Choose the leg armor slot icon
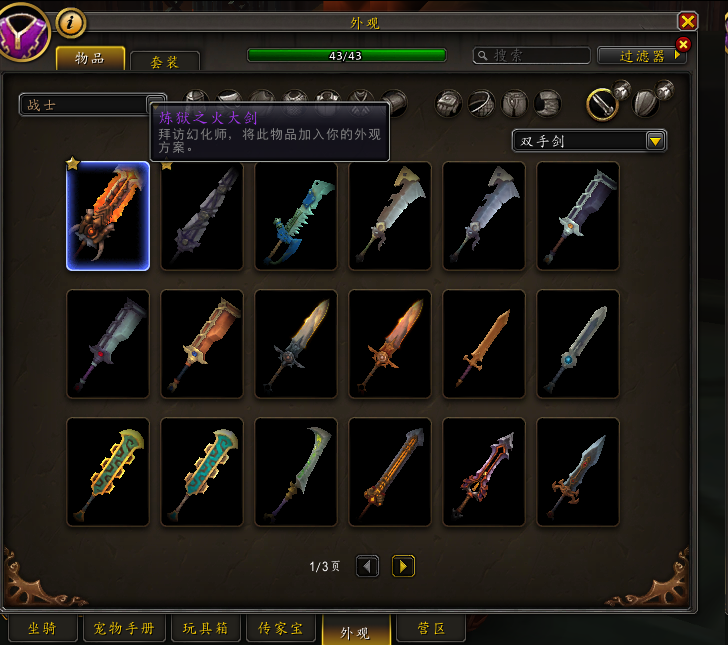This screenshot has width=728, height=645. 515,103
